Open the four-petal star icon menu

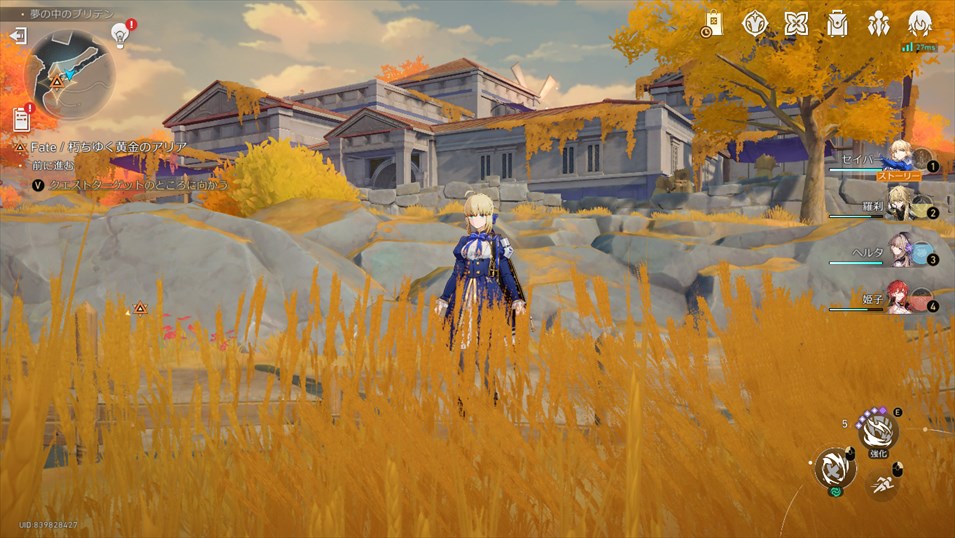[796, 24]
